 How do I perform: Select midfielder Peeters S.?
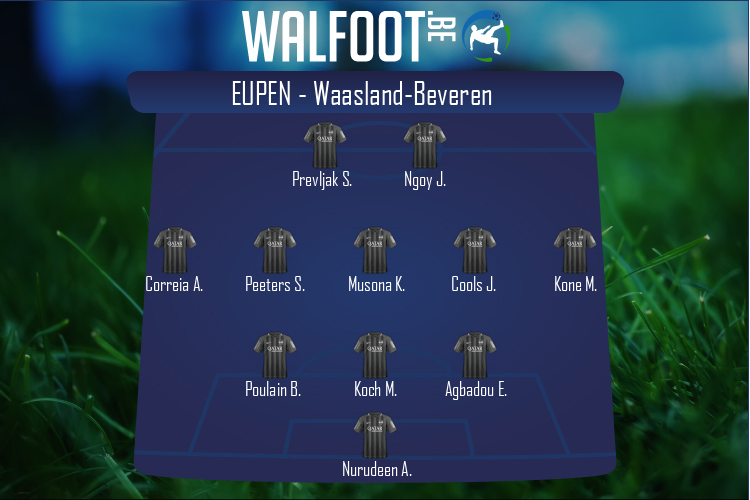[274, 251]
